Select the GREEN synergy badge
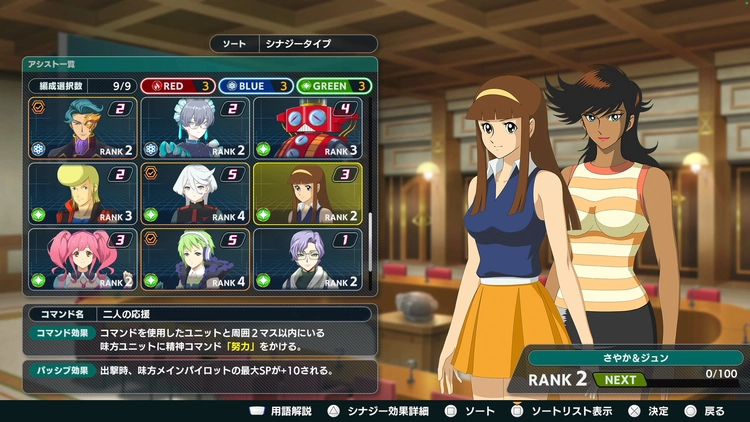This screenshot has height=422, width=750. (334, 86)
